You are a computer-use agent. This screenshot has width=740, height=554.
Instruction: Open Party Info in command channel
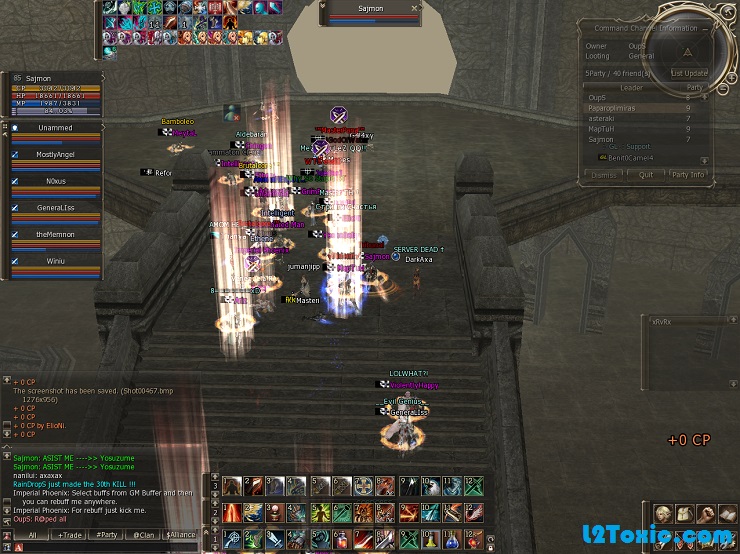688,174
